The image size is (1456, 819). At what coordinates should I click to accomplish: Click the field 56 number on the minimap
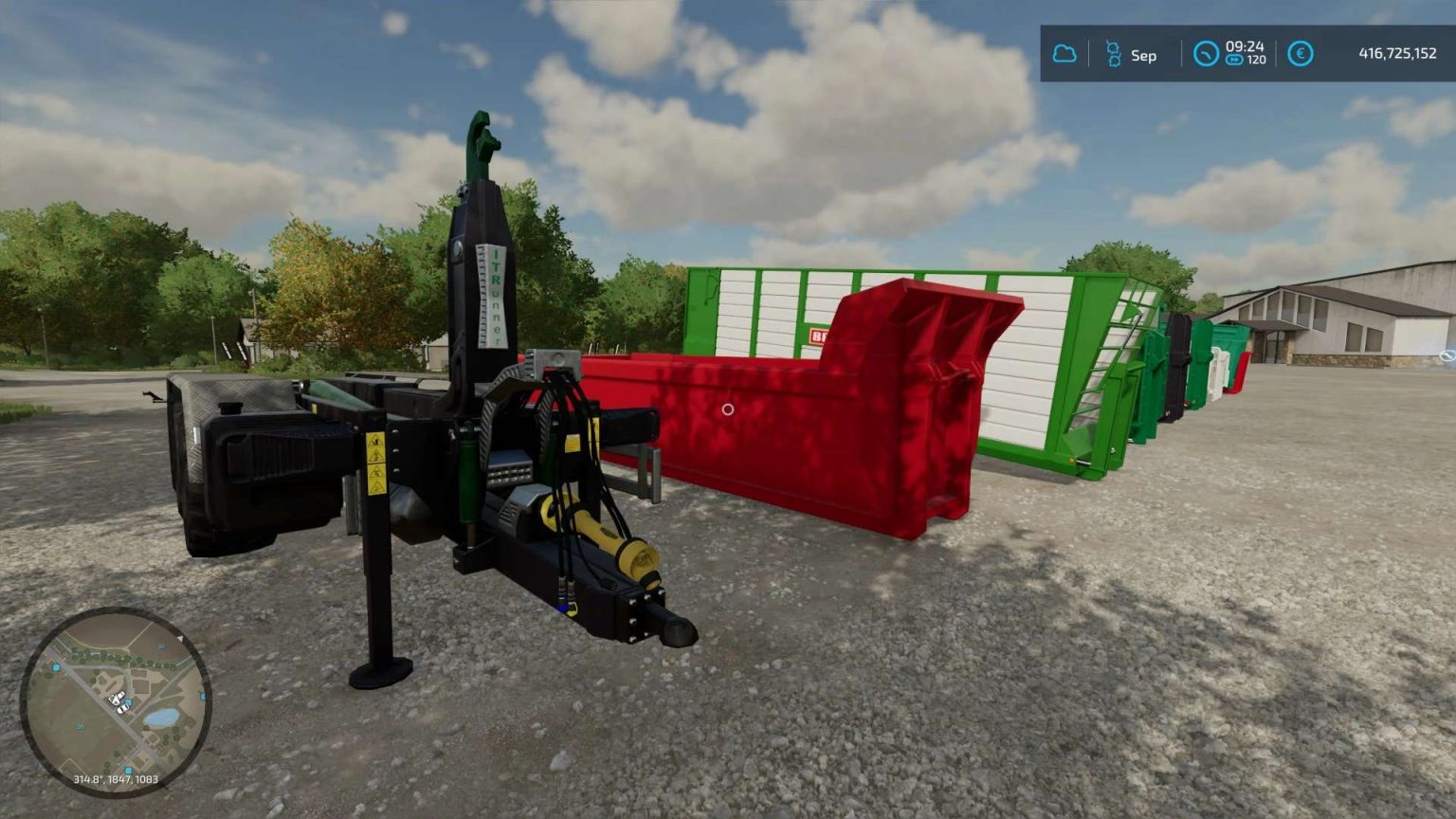[80, 726]
